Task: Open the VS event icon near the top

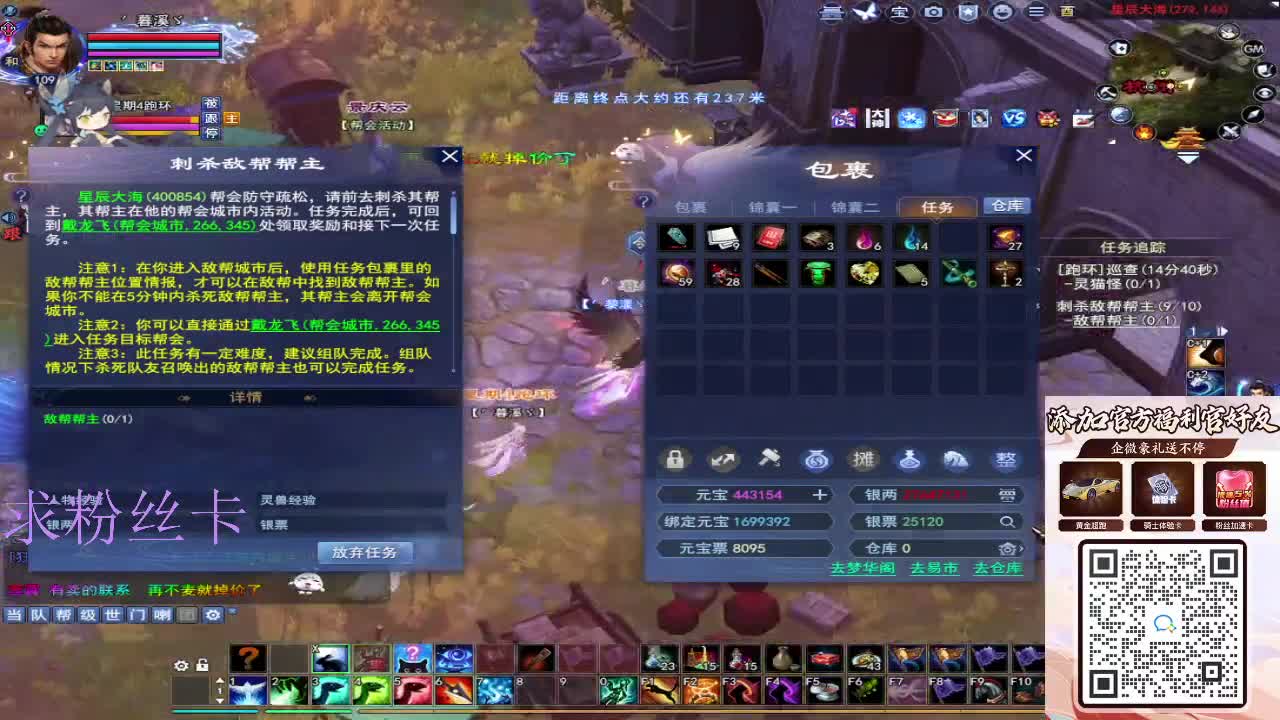Action: (1012, 118)
